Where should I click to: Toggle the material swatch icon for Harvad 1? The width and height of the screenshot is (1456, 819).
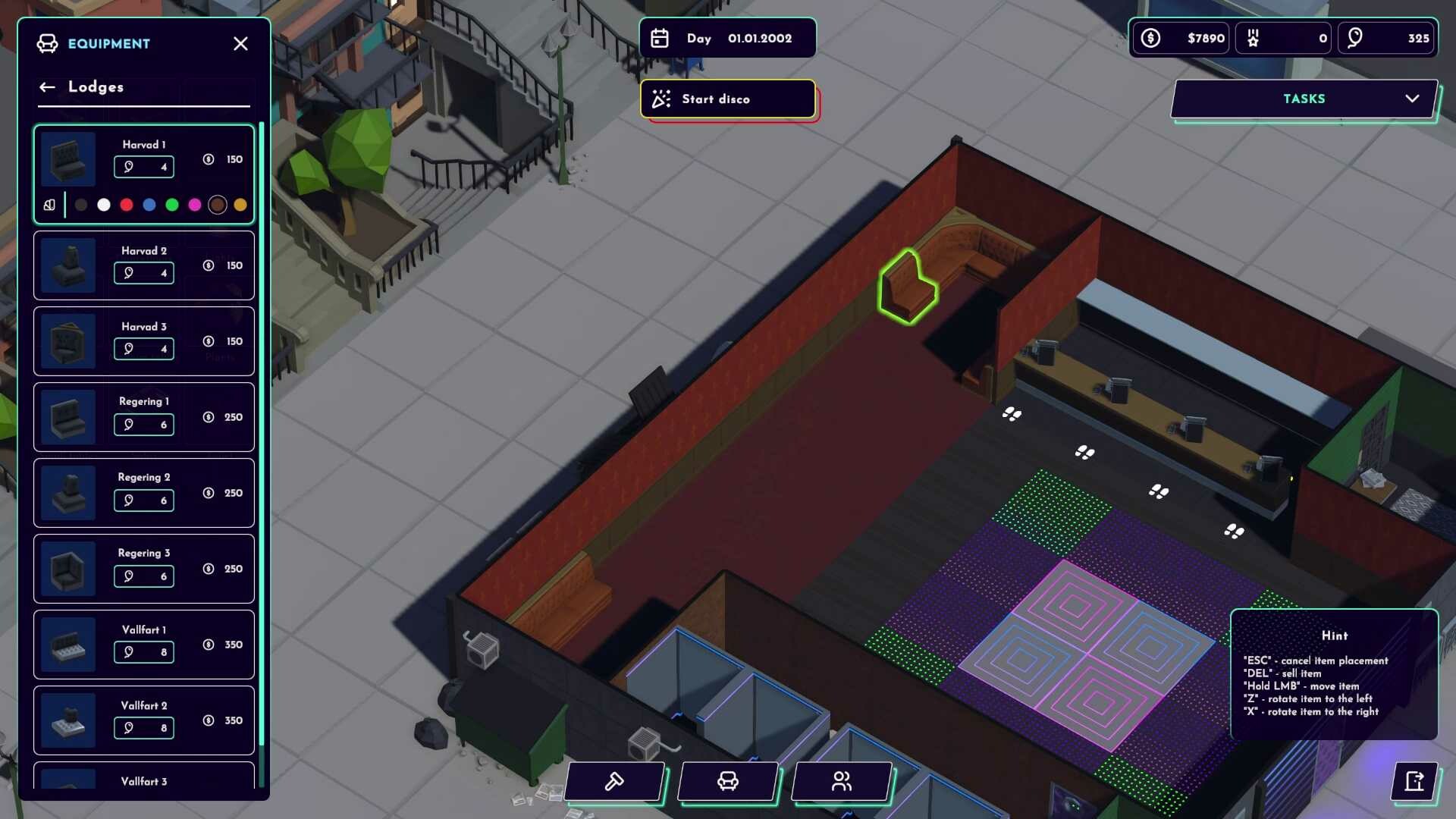(x=49, y=204)
